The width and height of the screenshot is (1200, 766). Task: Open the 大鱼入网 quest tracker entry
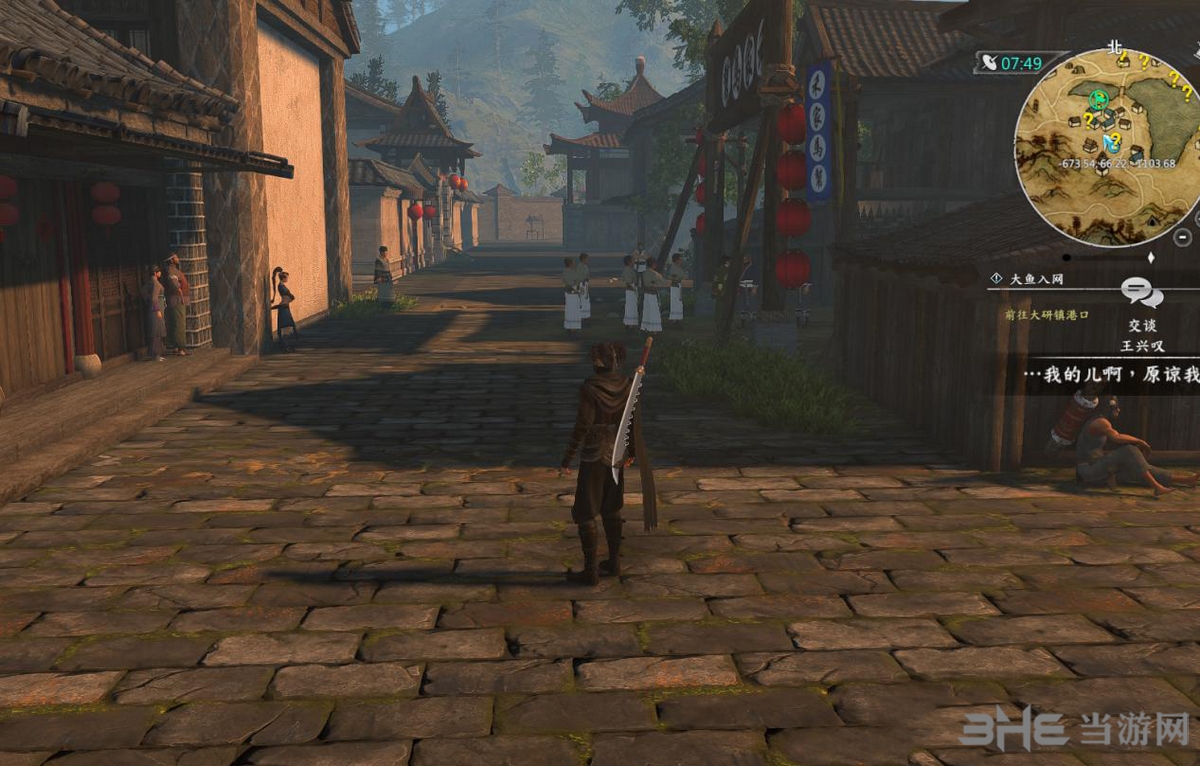click(x=1033, y=278)
